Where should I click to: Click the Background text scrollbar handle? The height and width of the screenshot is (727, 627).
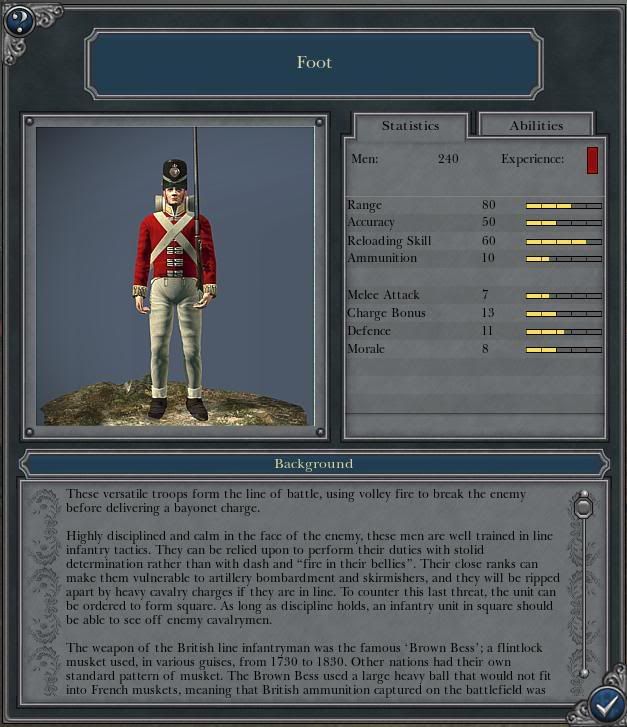(584, 508)
